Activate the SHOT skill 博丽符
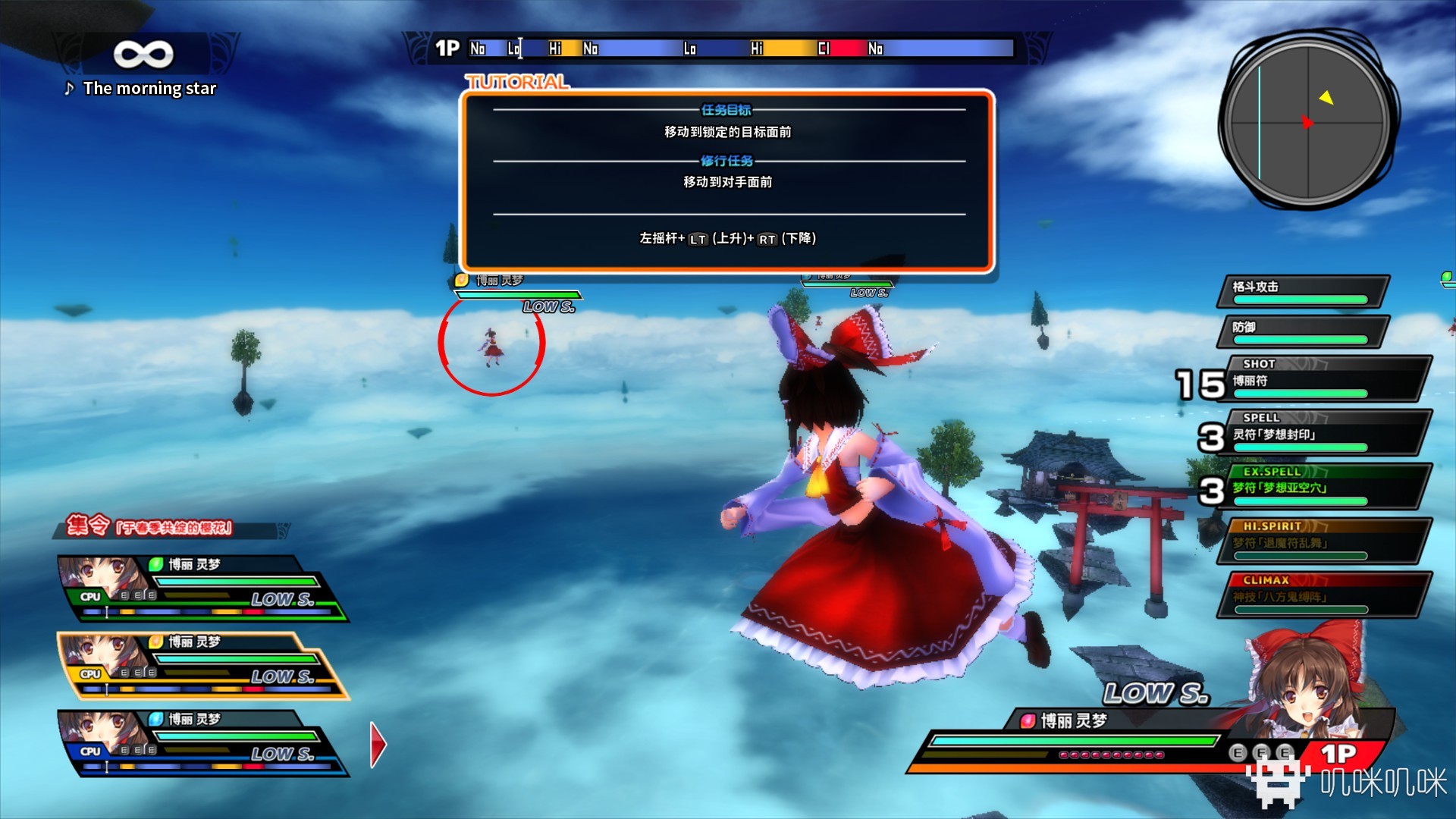 [x=1319, y=378]
